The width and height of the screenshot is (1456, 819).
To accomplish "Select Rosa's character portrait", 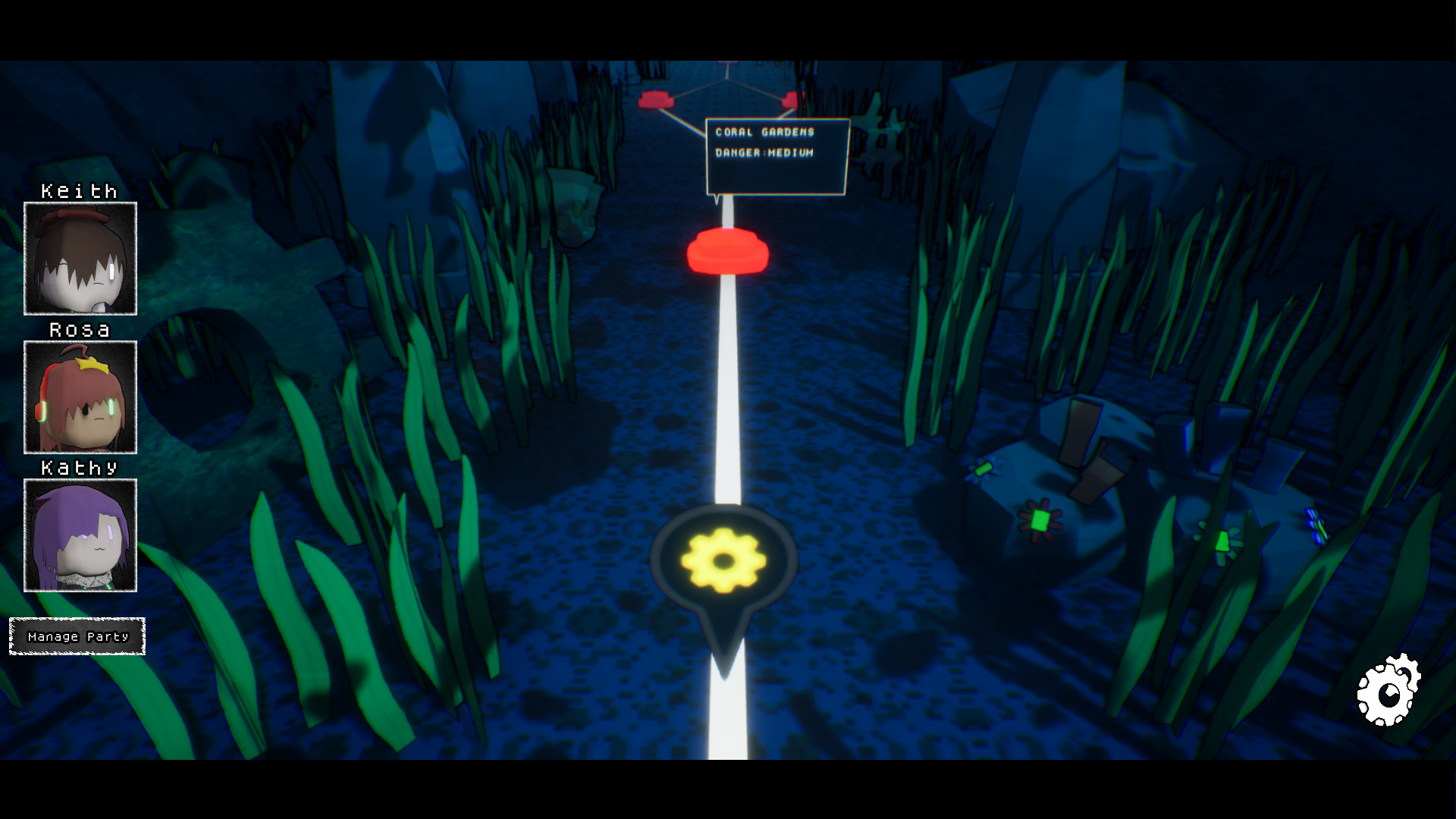I will coord(80,398).
